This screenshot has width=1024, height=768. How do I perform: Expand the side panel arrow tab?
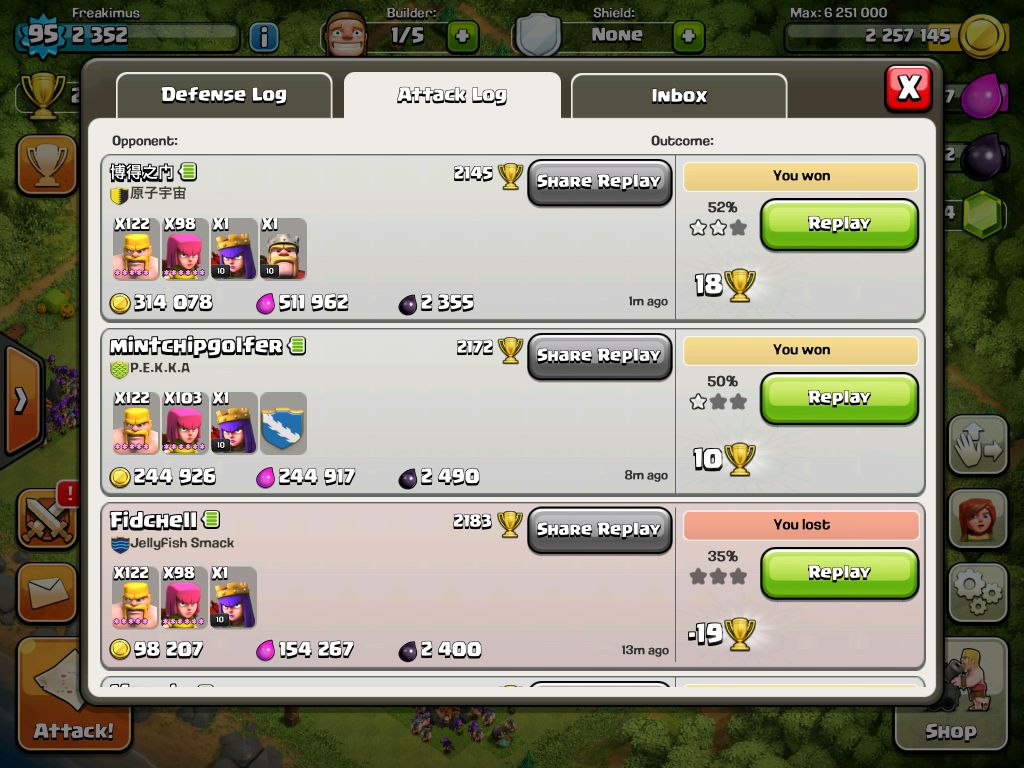click(x=20, y=400)
